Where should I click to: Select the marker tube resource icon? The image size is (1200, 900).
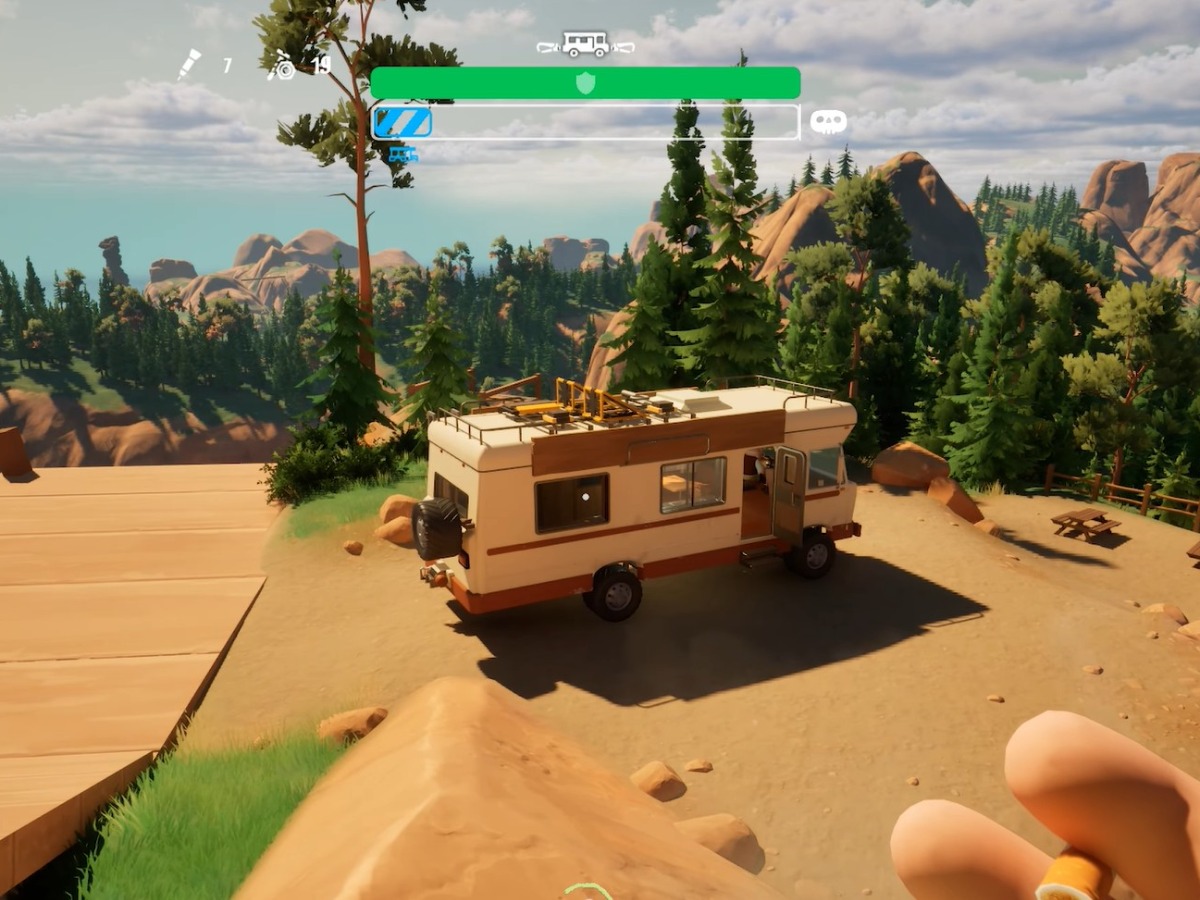[x=189, y=64]
